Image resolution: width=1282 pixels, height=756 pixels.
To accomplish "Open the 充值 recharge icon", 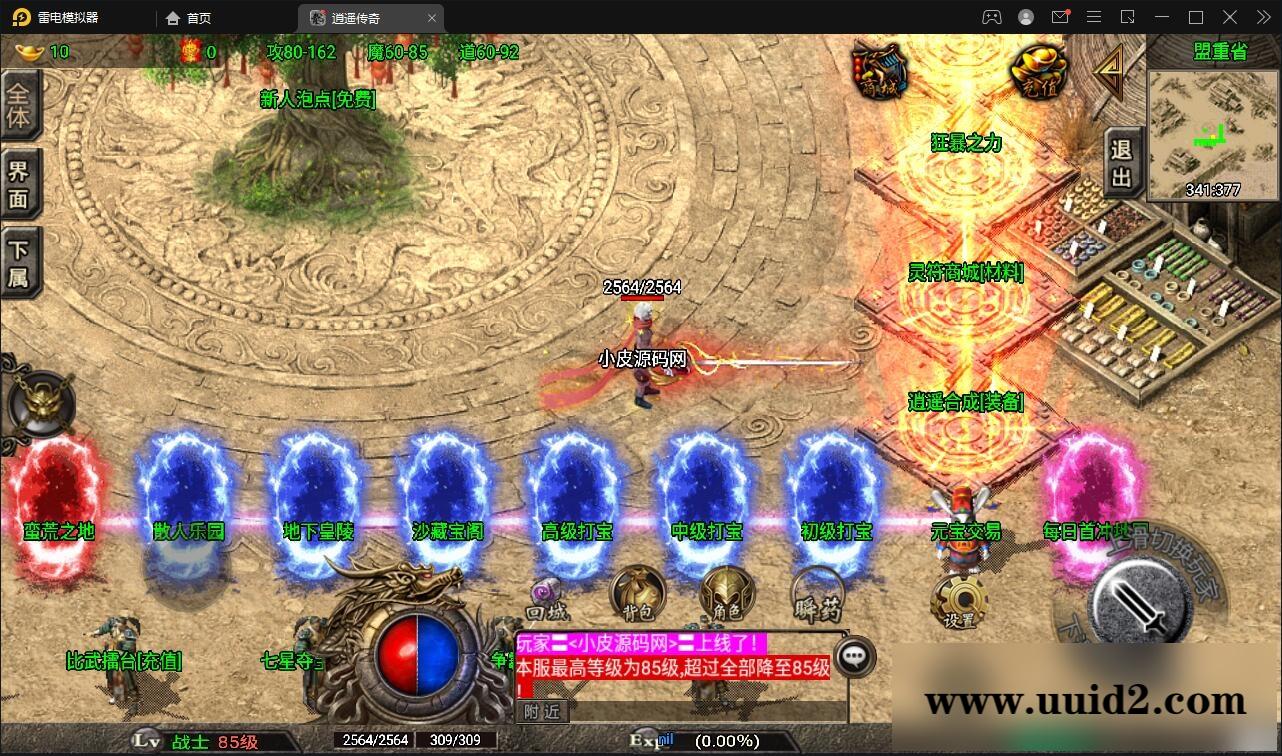I will 1038,71.
